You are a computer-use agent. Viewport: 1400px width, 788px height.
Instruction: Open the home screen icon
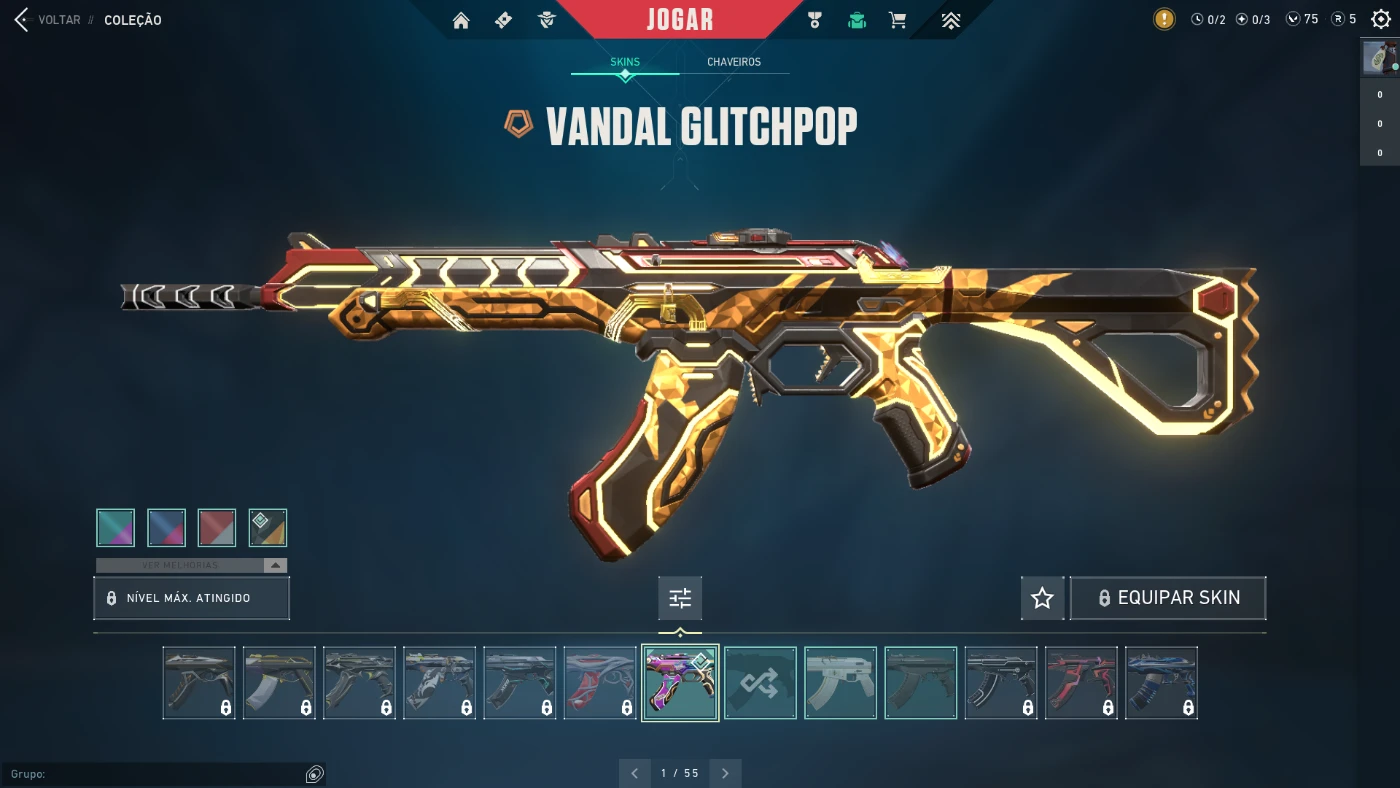tap(461, 20)
